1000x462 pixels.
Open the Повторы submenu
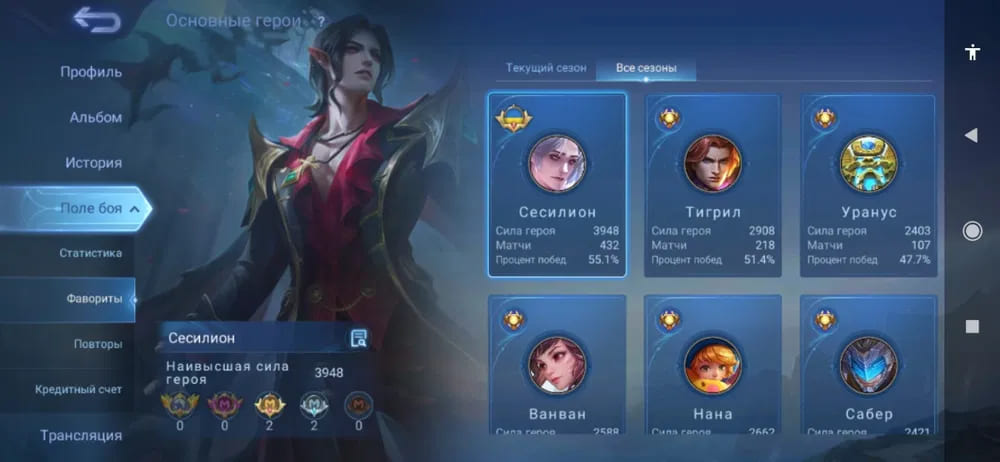point(97,344)
